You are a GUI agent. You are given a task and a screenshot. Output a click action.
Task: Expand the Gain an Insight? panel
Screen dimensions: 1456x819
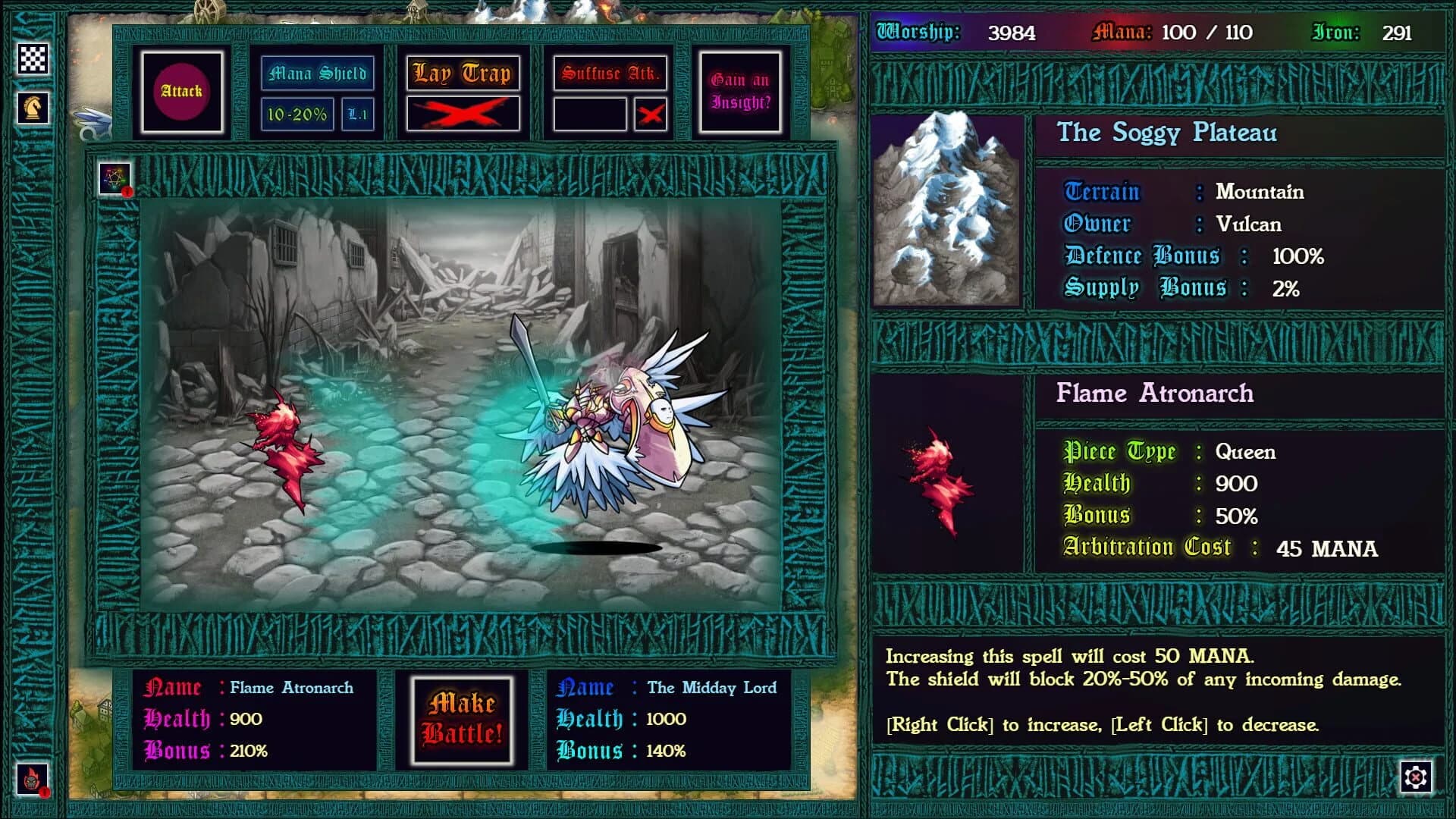click(x=739, y=91)
